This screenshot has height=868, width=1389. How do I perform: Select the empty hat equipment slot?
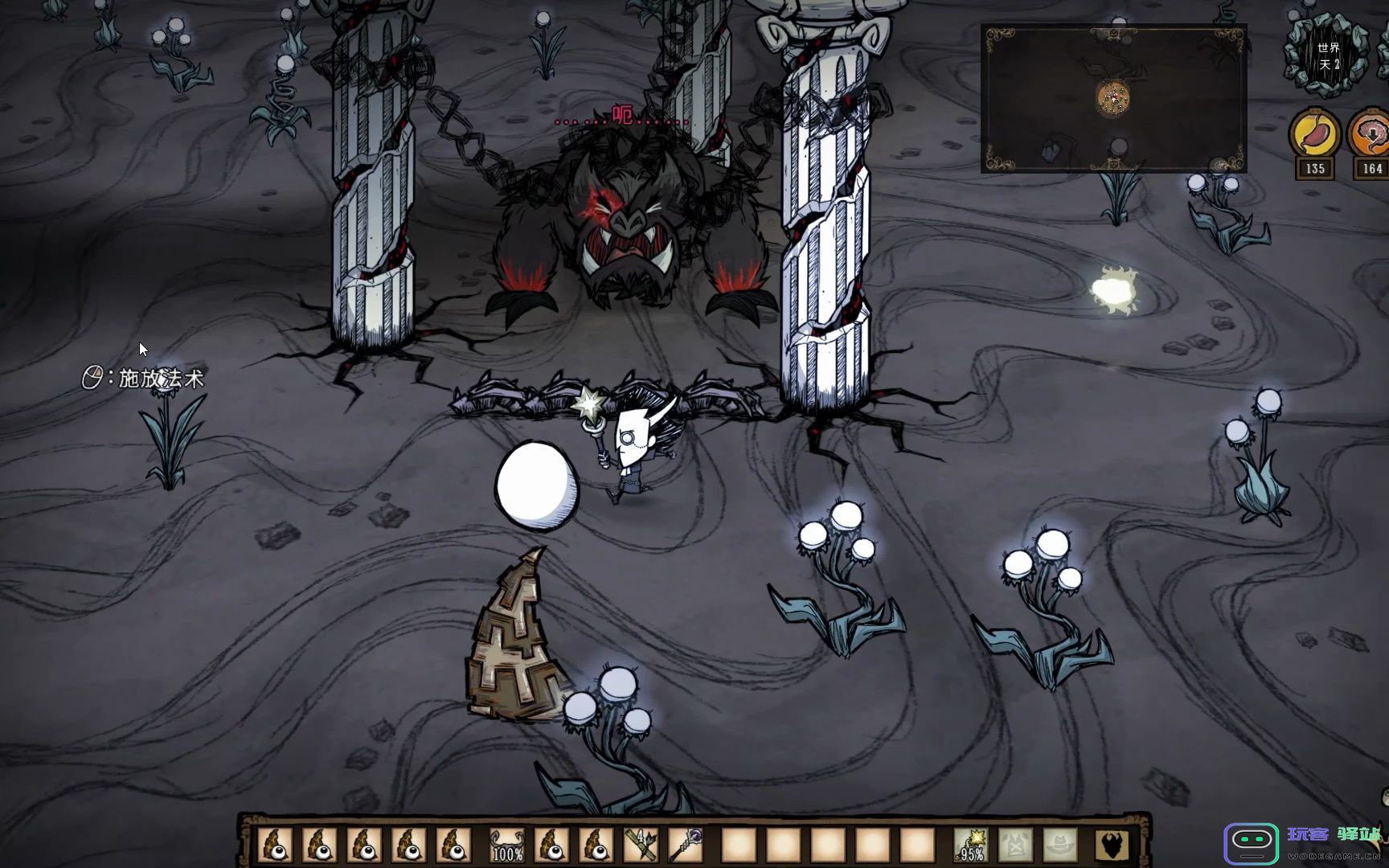(1060, 845)
